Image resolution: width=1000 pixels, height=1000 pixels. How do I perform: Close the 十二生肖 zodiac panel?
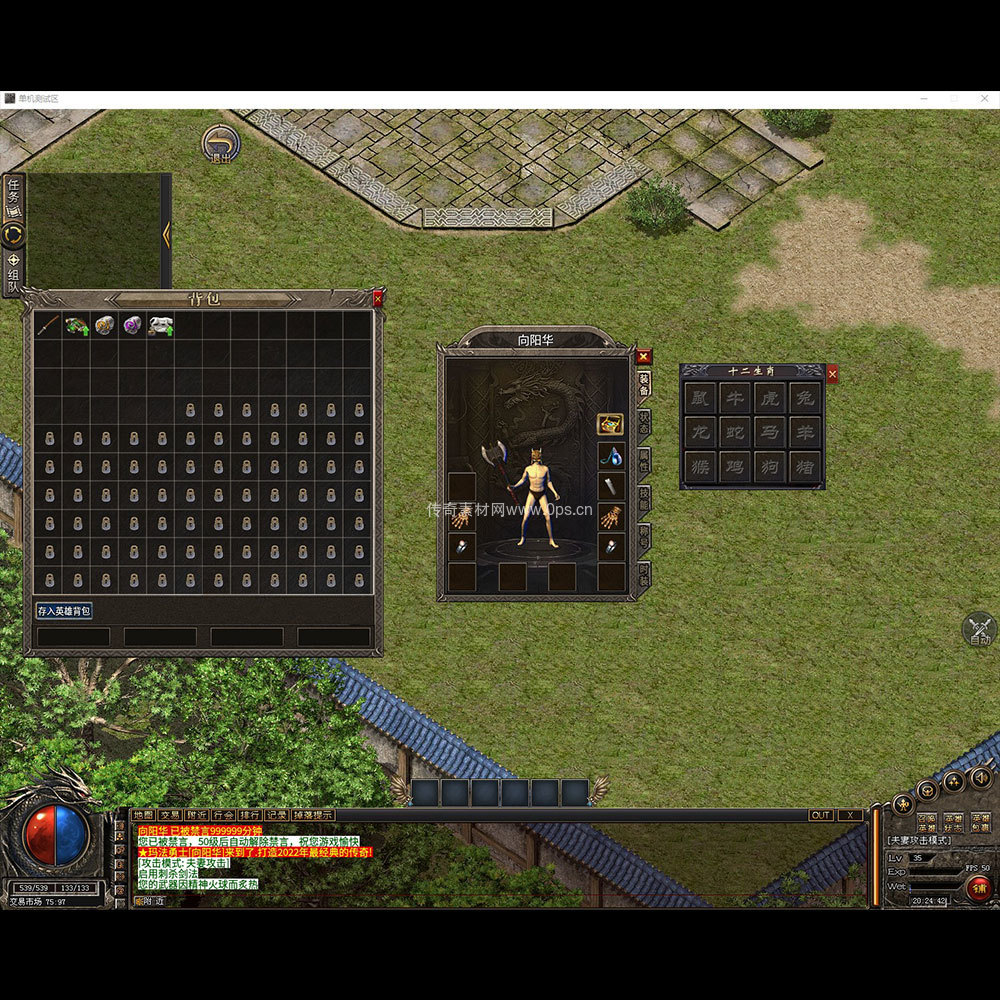click(x=832, y=374)
